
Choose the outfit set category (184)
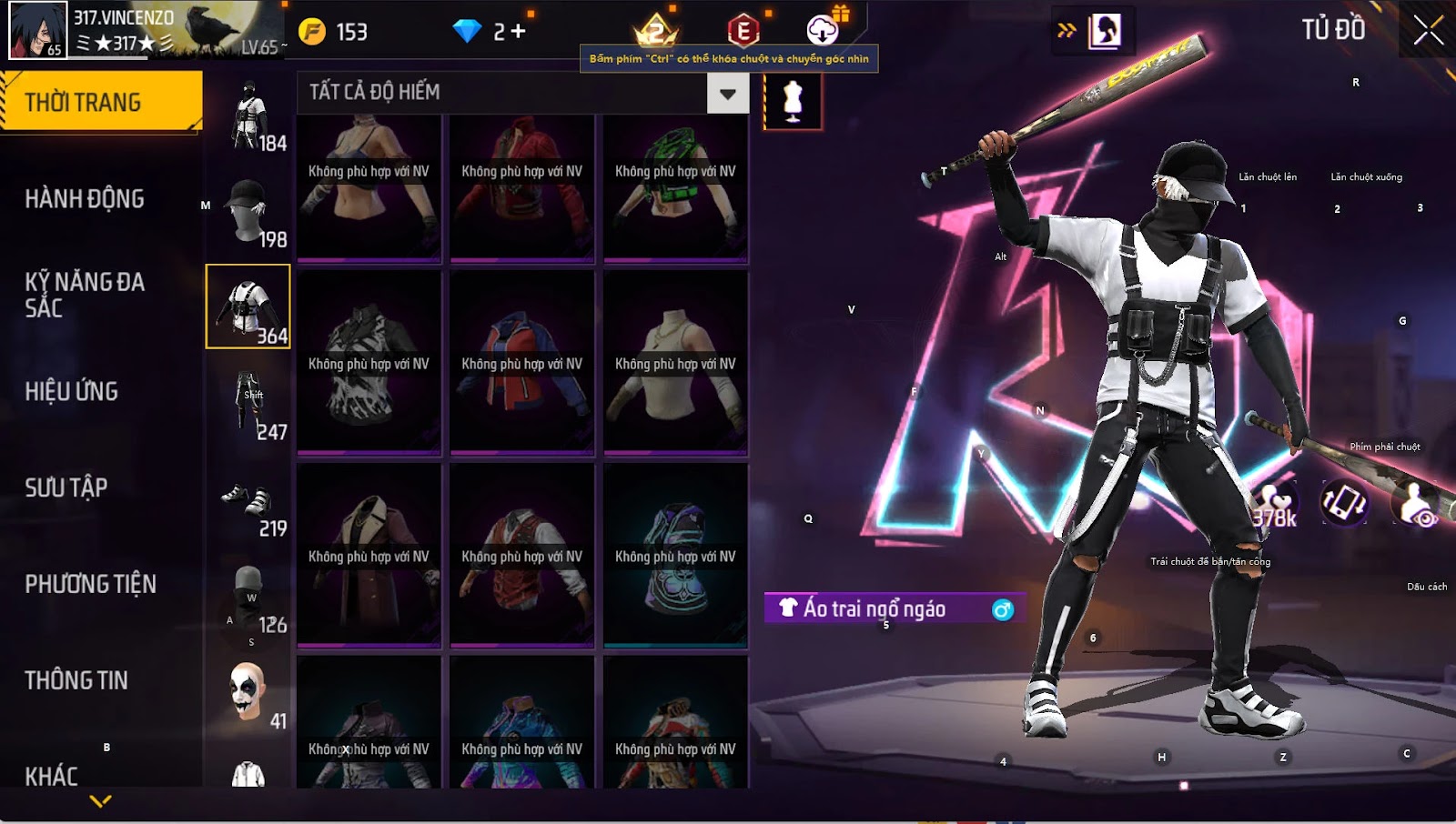(x=249, y=116)
